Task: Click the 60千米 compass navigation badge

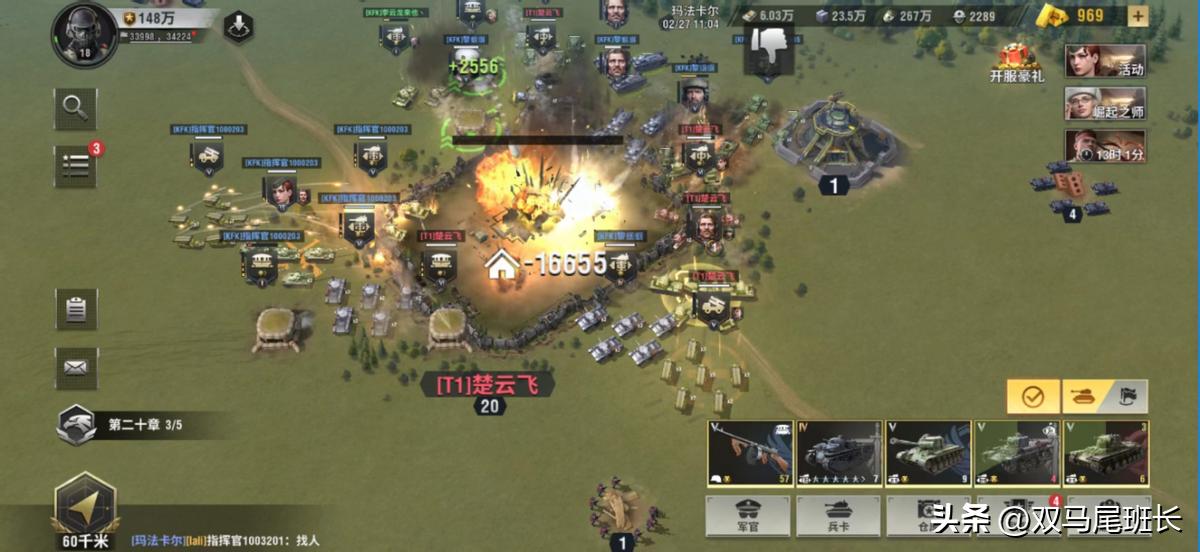Action: (84, 511)
